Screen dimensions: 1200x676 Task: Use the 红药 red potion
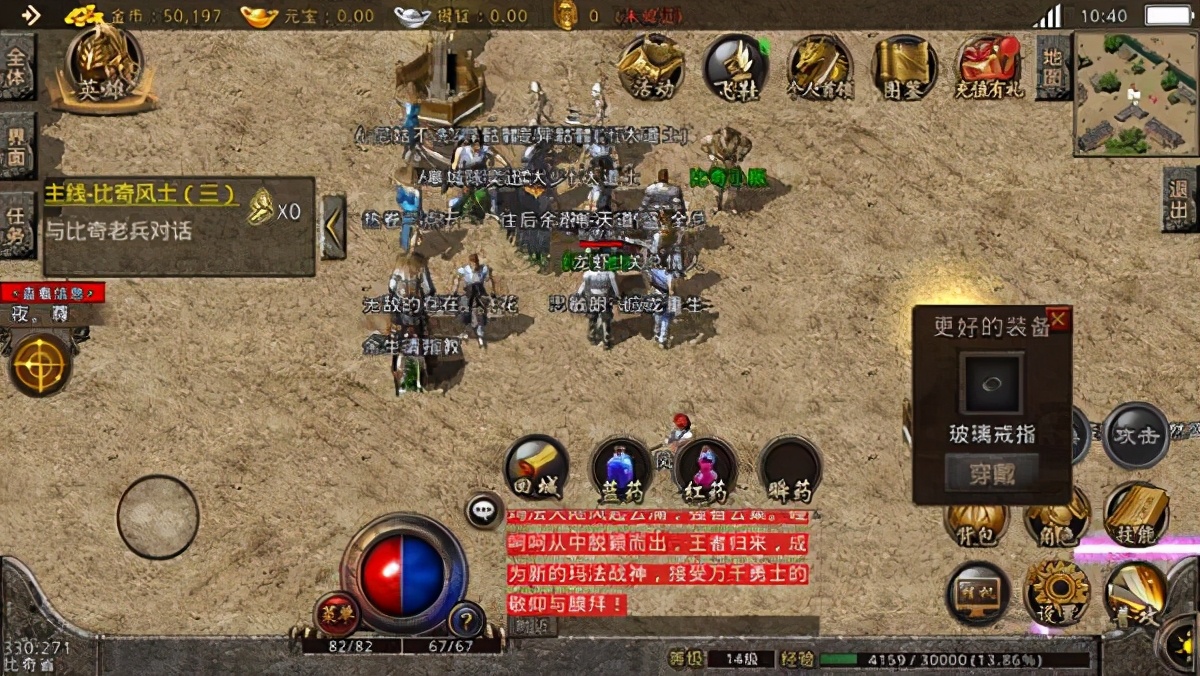[705, 468]
